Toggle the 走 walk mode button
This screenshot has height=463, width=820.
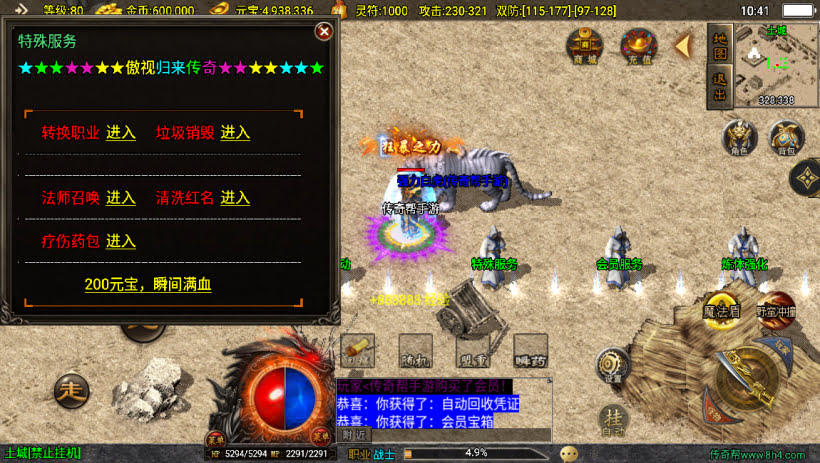[x=71, y=387]
